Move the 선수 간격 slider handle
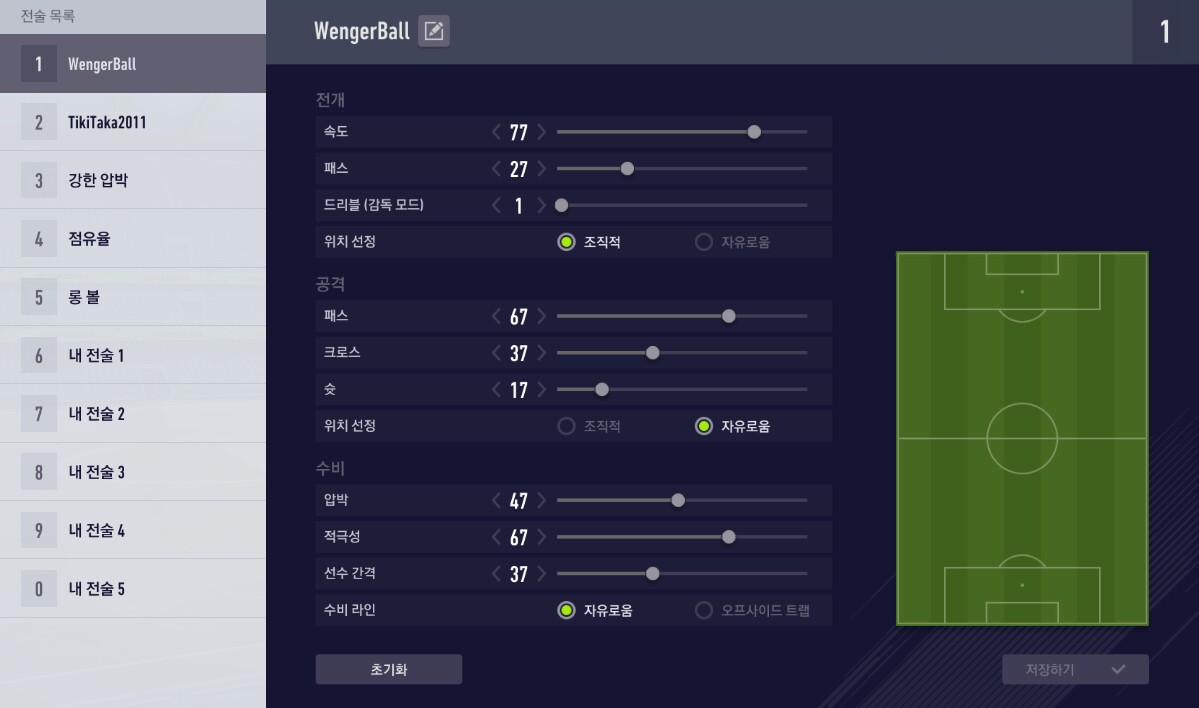1199x708 pixels. [653, 574]
